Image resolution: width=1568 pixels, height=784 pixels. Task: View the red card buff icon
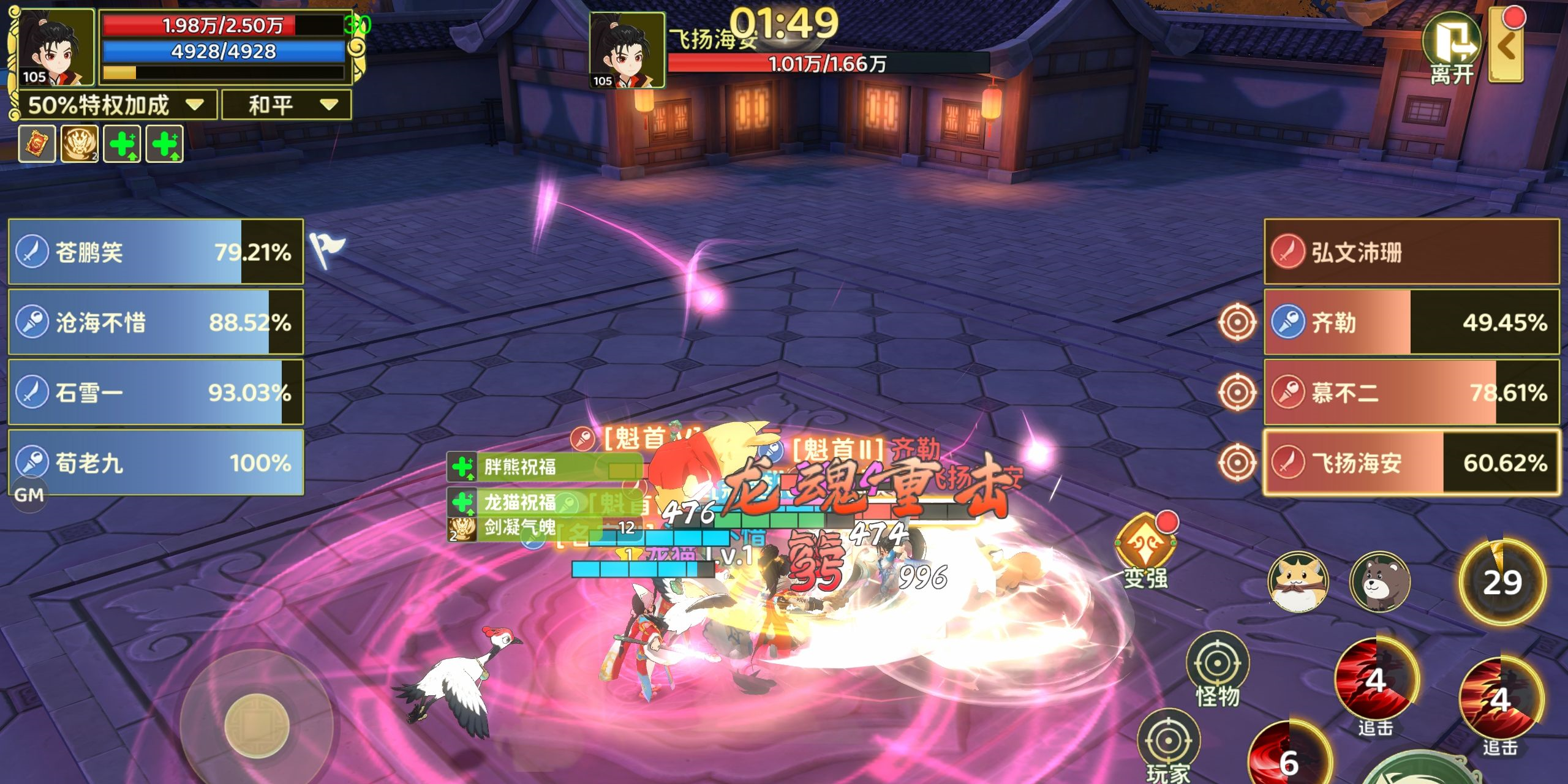37,144
